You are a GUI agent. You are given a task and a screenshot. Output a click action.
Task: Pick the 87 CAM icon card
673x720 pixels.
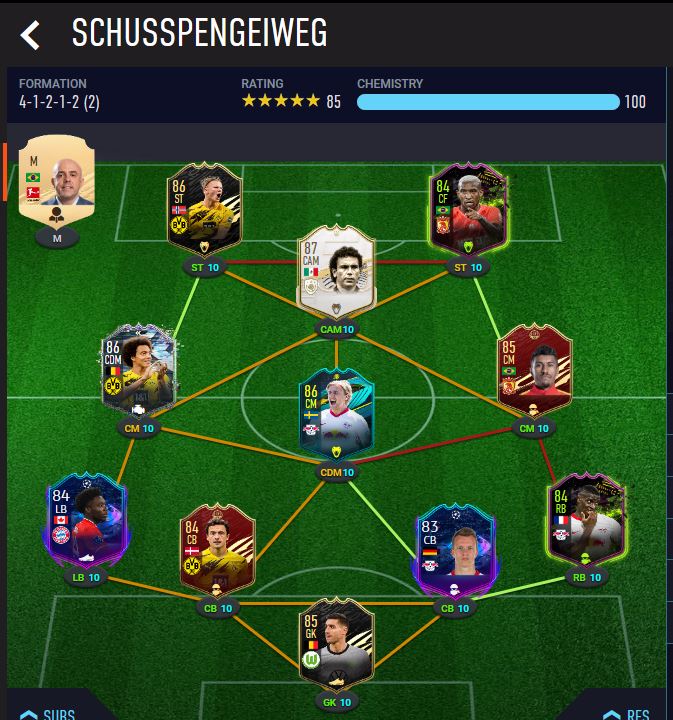[x=336, y=270]
